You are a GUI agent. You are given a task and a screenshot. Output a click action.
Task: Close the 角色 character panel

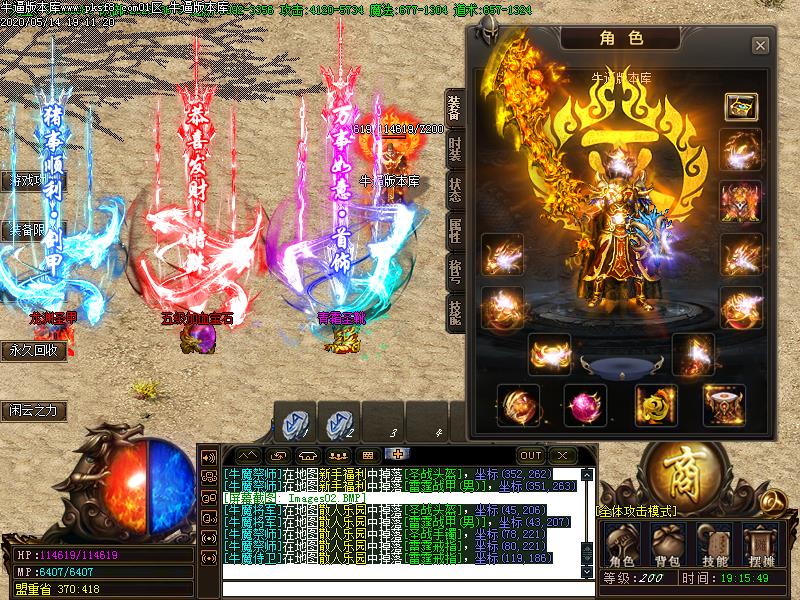point(760,45)
